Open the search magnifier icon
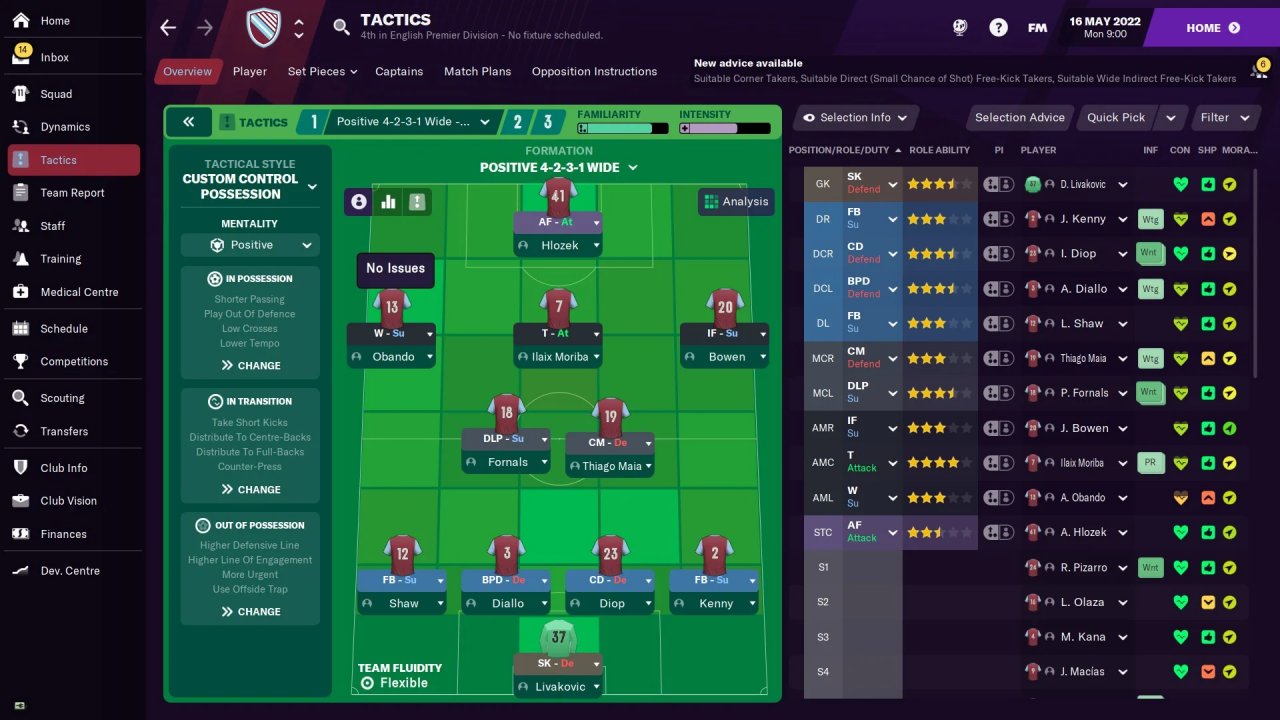The image size is (1280, 720). (x=342, y=27)
